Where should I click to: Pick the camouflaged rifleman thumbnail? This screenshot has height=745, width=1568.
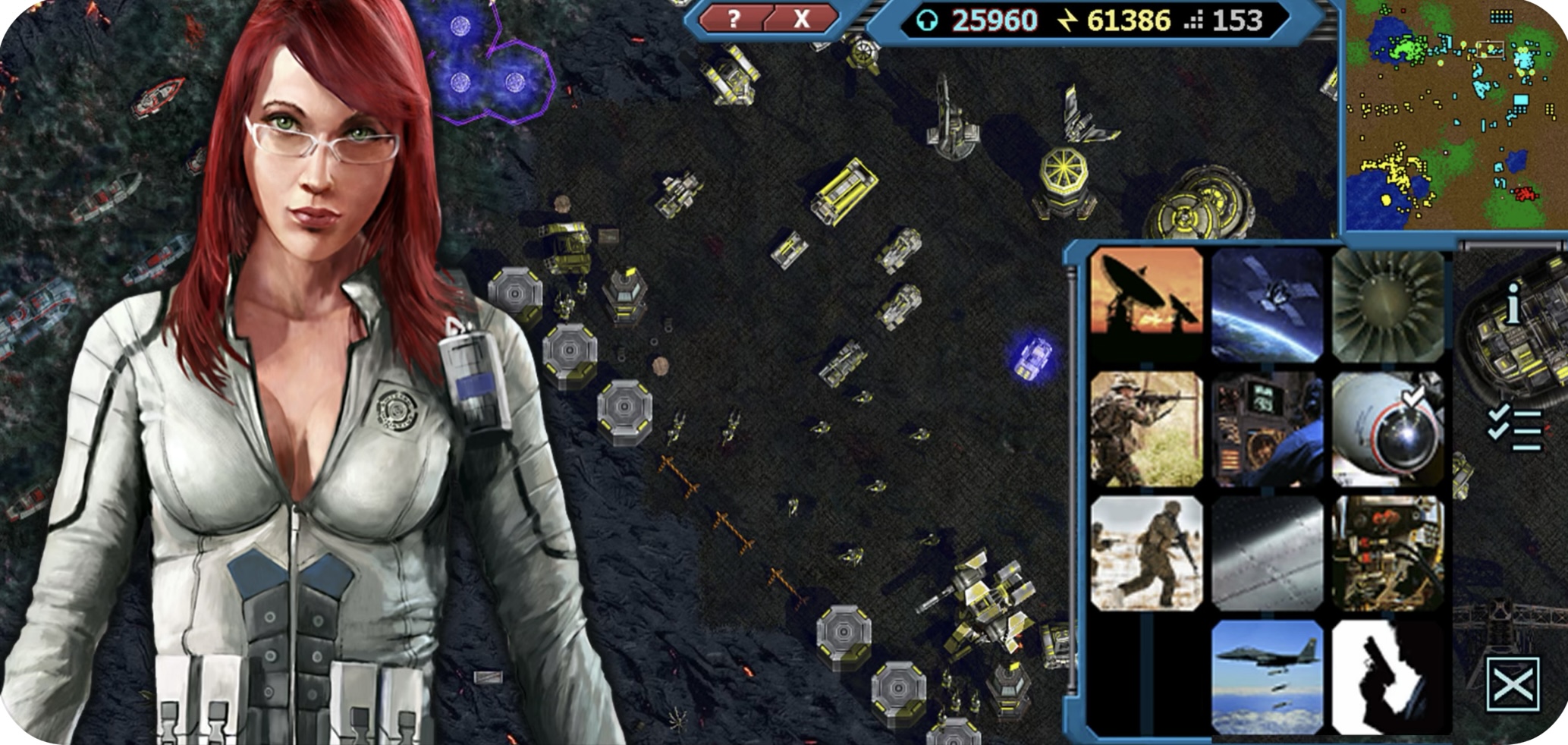(1146, 429)
